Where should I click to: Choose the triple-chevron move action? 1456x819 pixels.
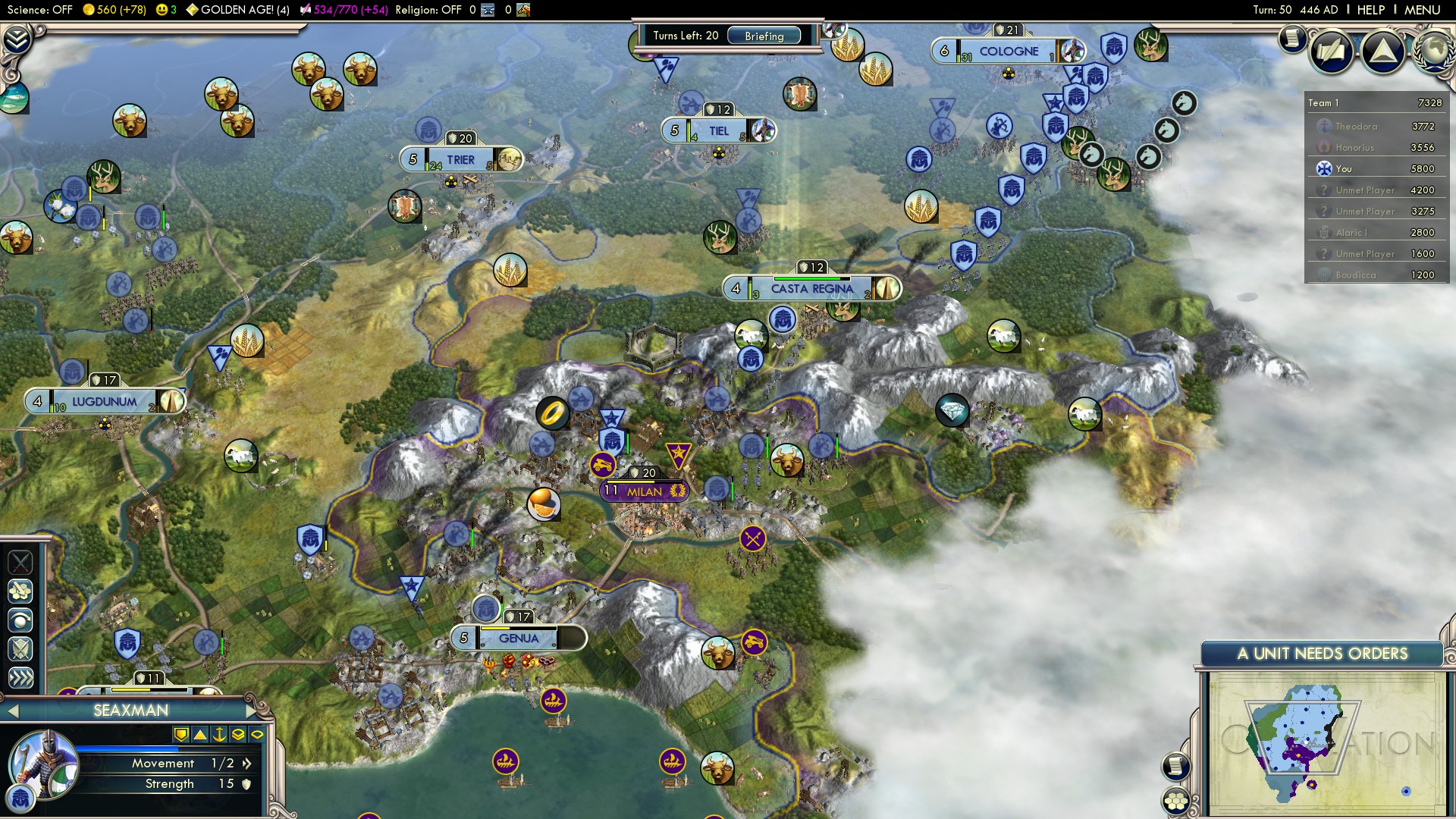click(x=20, y=677)
